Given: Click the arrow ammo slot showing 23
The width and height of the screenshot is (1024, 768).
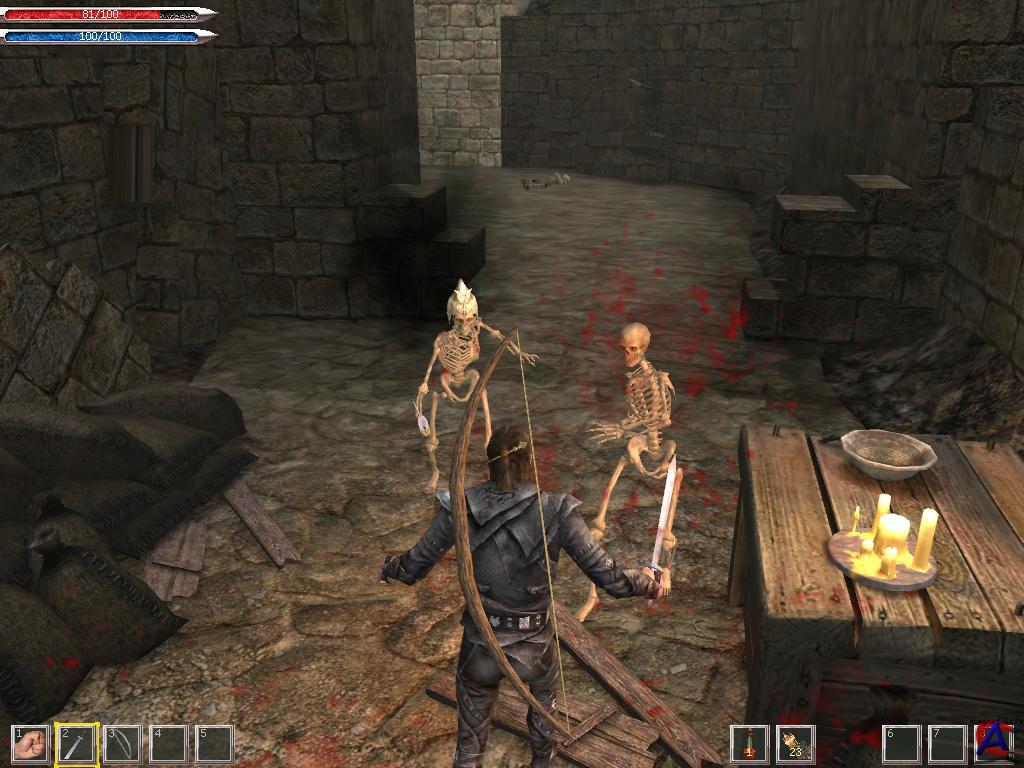Looking at the screenshot, I should click(795, 744).
